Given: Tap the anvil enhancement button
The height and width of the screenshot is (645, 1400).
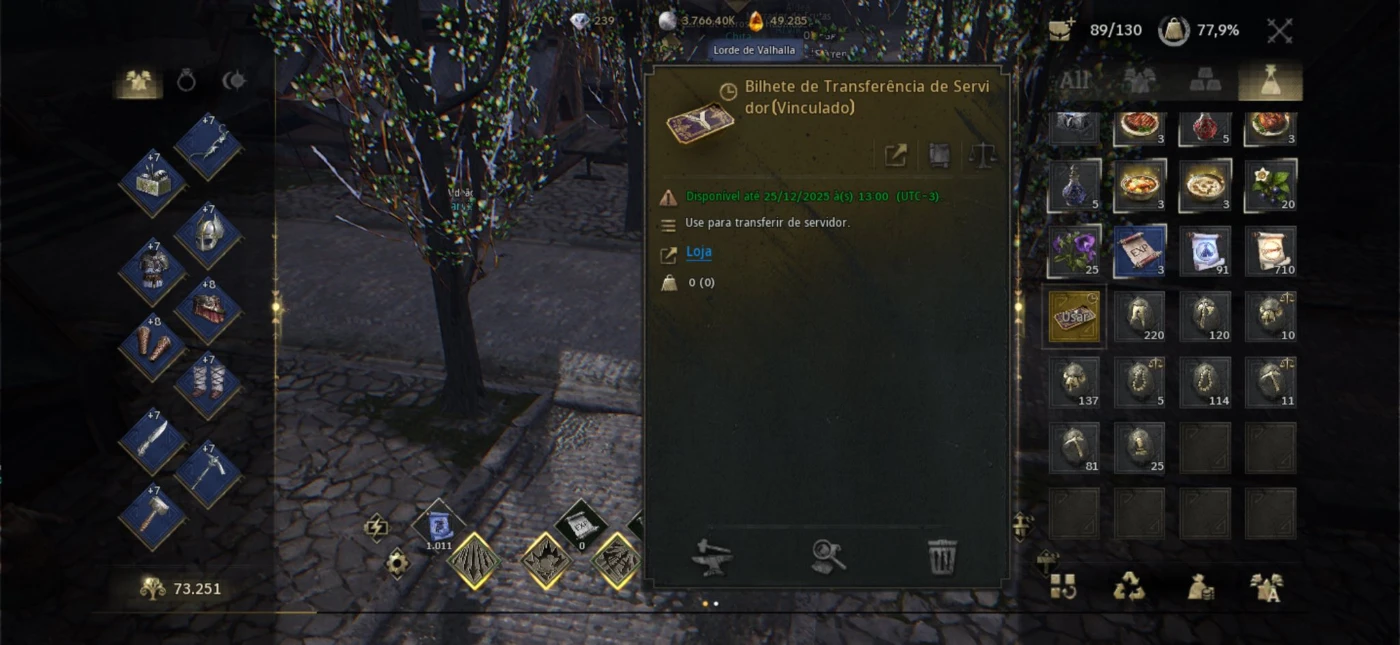Looking at the screenshot, I should pos(713,557).
